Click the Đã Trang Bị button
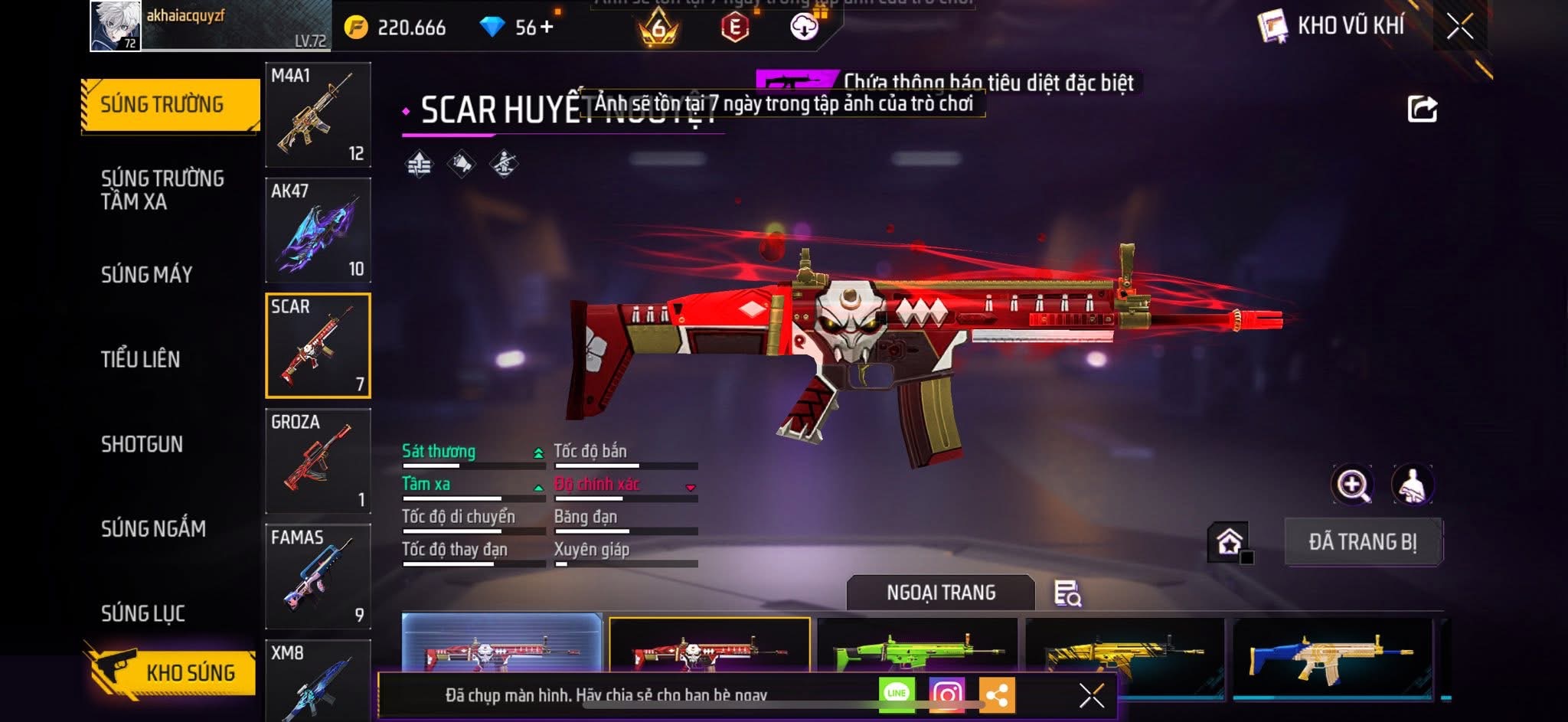Viewport: 1568px width, 722px height. click(x=1363, y=542)
